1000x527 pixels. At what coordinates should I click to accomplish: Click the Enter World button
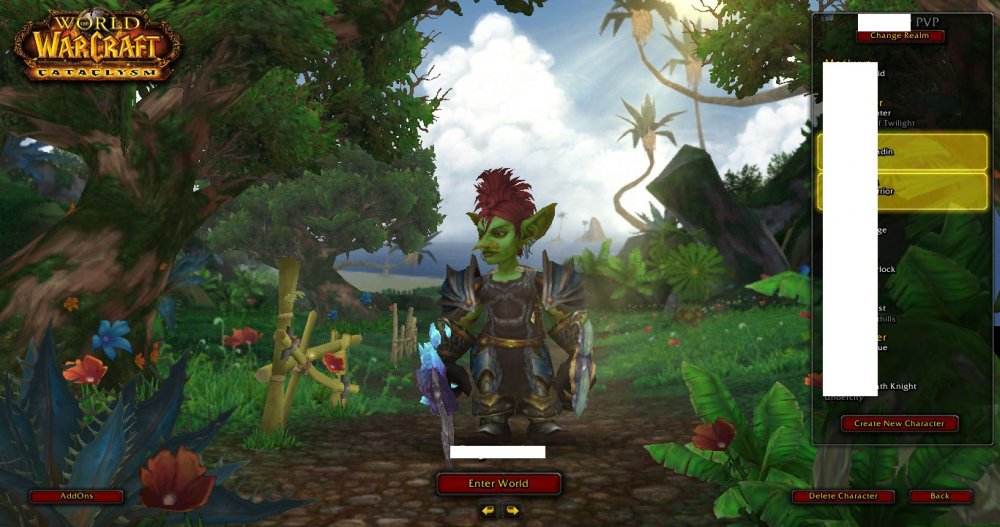(x=498, y=484)
